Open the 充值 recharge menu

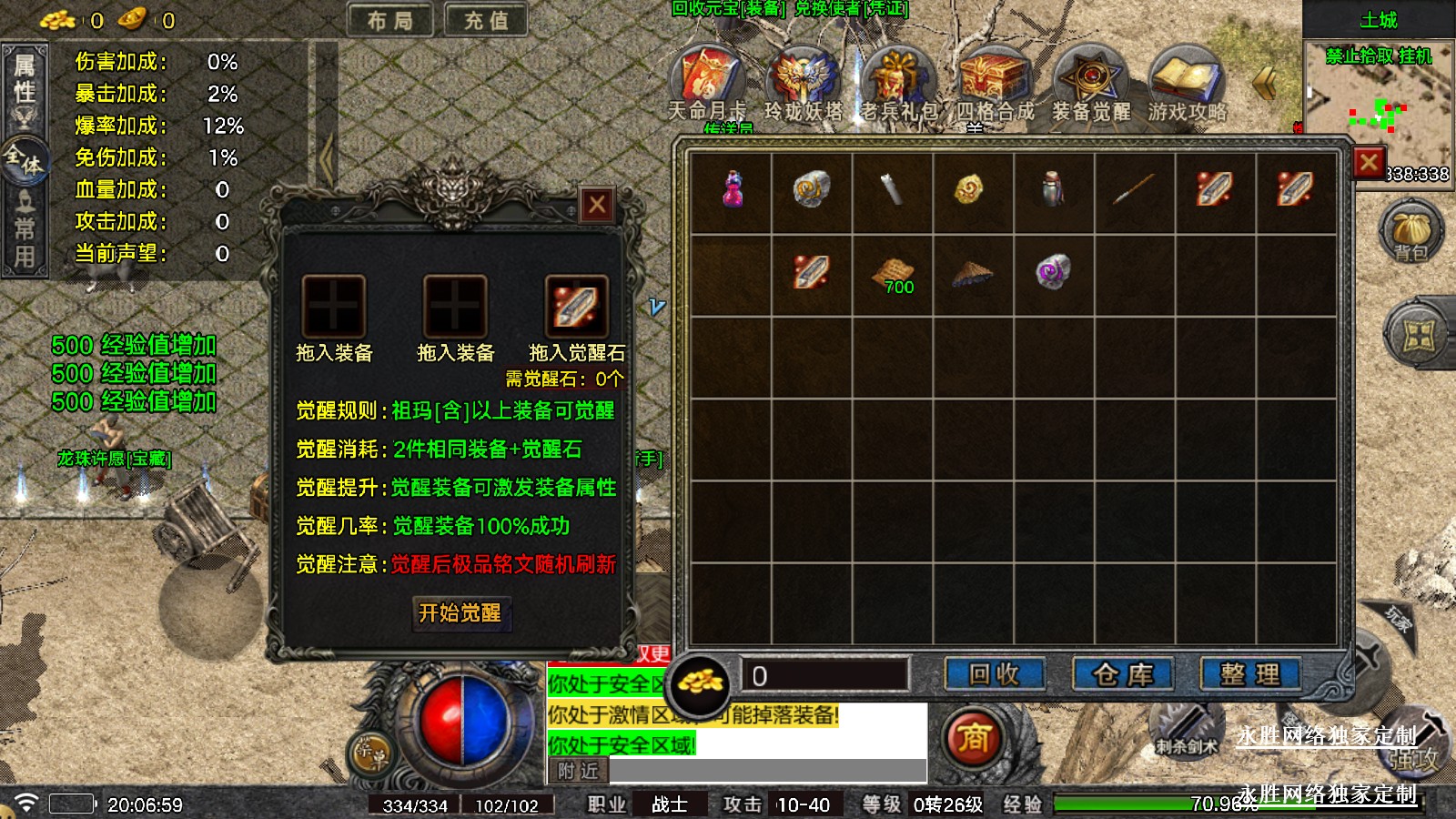(486, 20)
